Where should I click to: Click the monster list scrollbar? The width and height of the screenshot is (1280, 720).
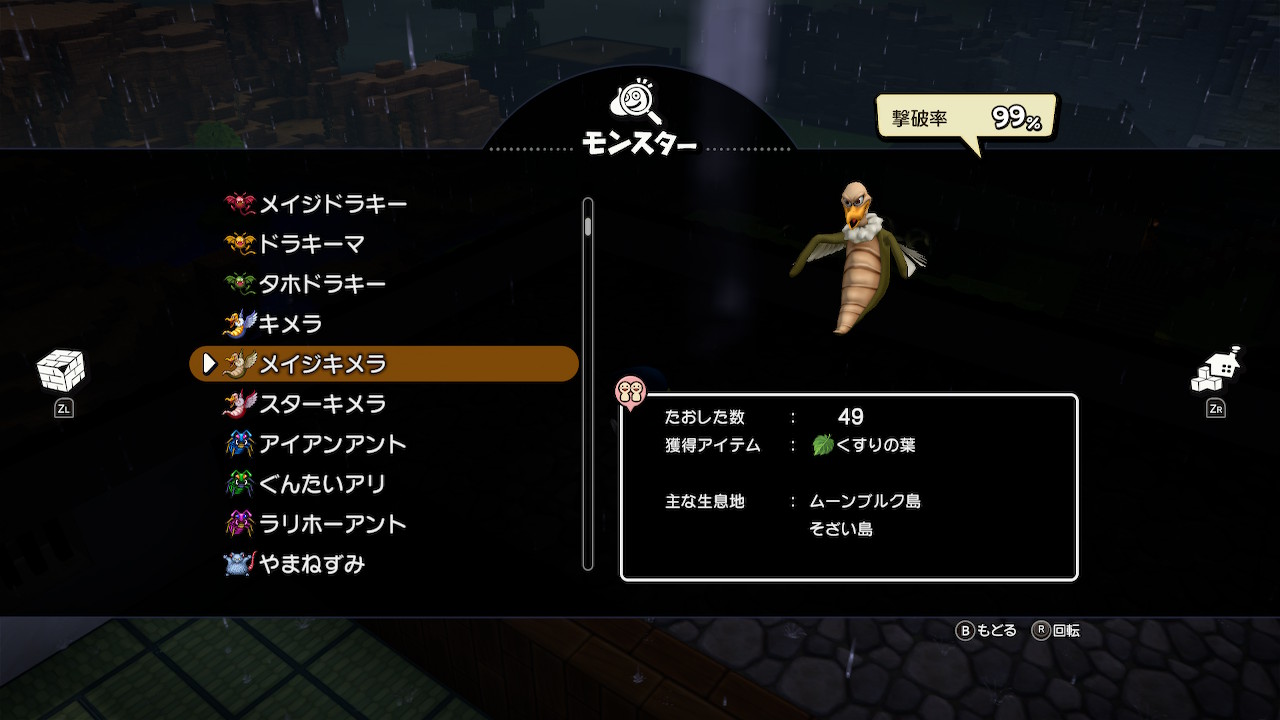(x=588, y=384)
